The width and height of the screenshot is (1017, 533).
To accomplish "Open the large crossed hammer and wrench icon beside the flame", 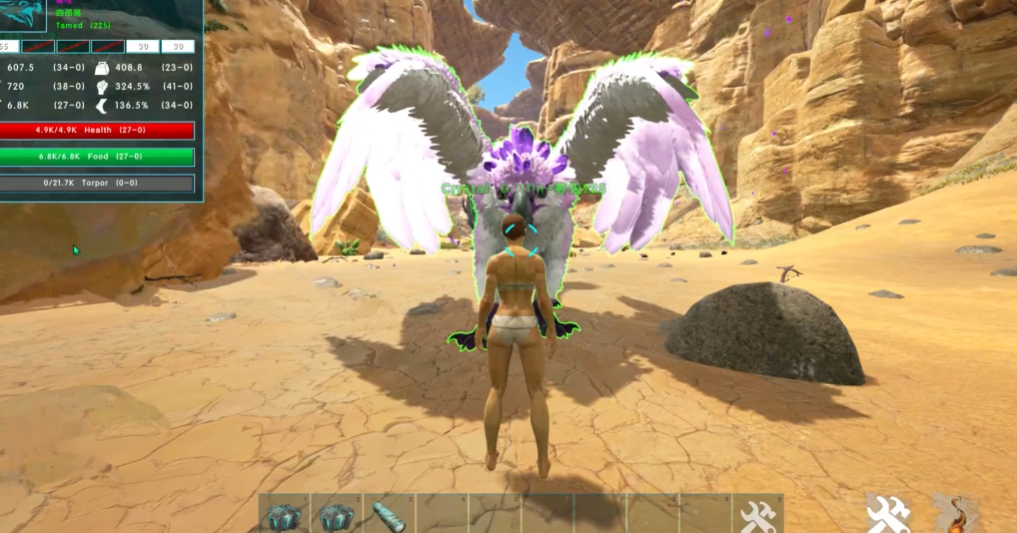I will pos(887,514).
